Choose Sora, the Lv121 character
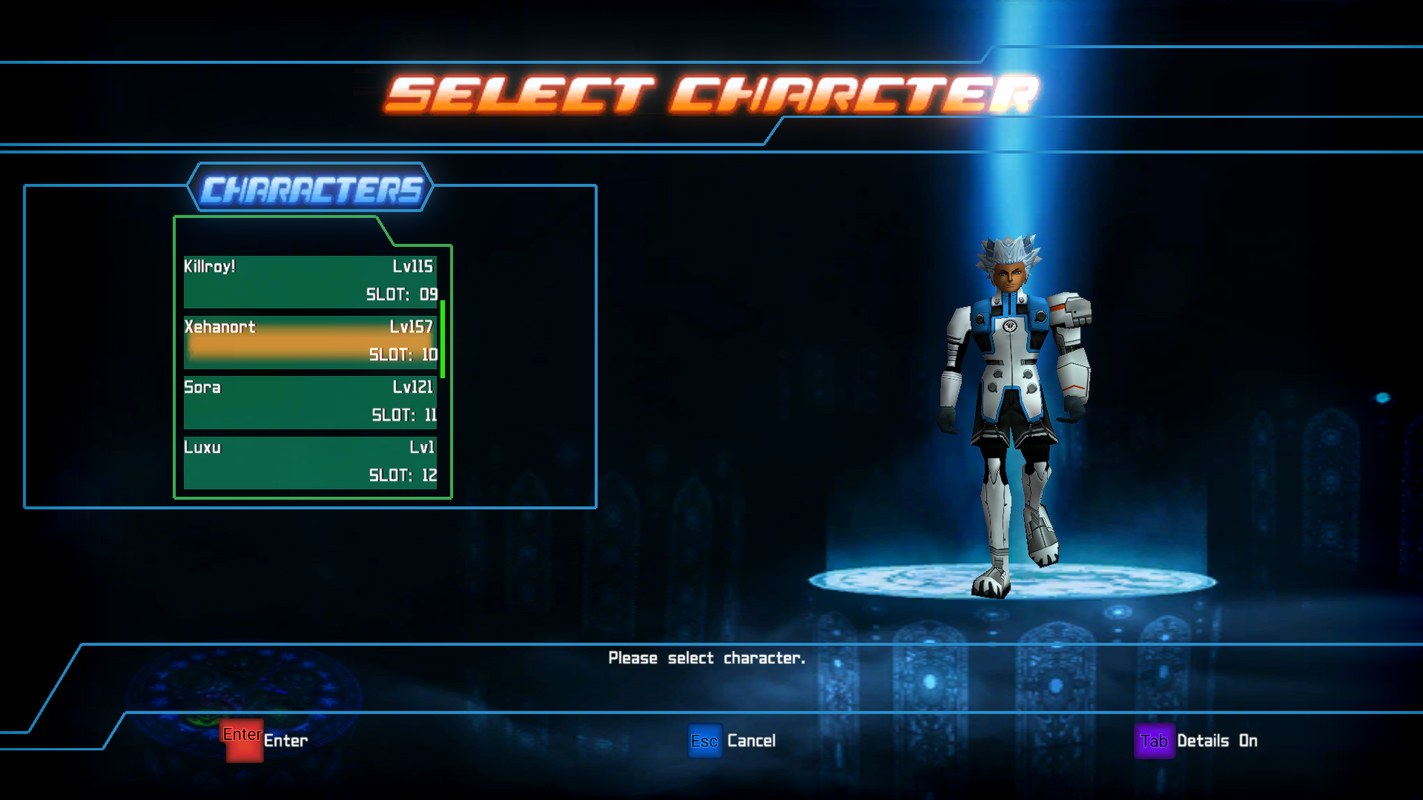 (310, 400)
